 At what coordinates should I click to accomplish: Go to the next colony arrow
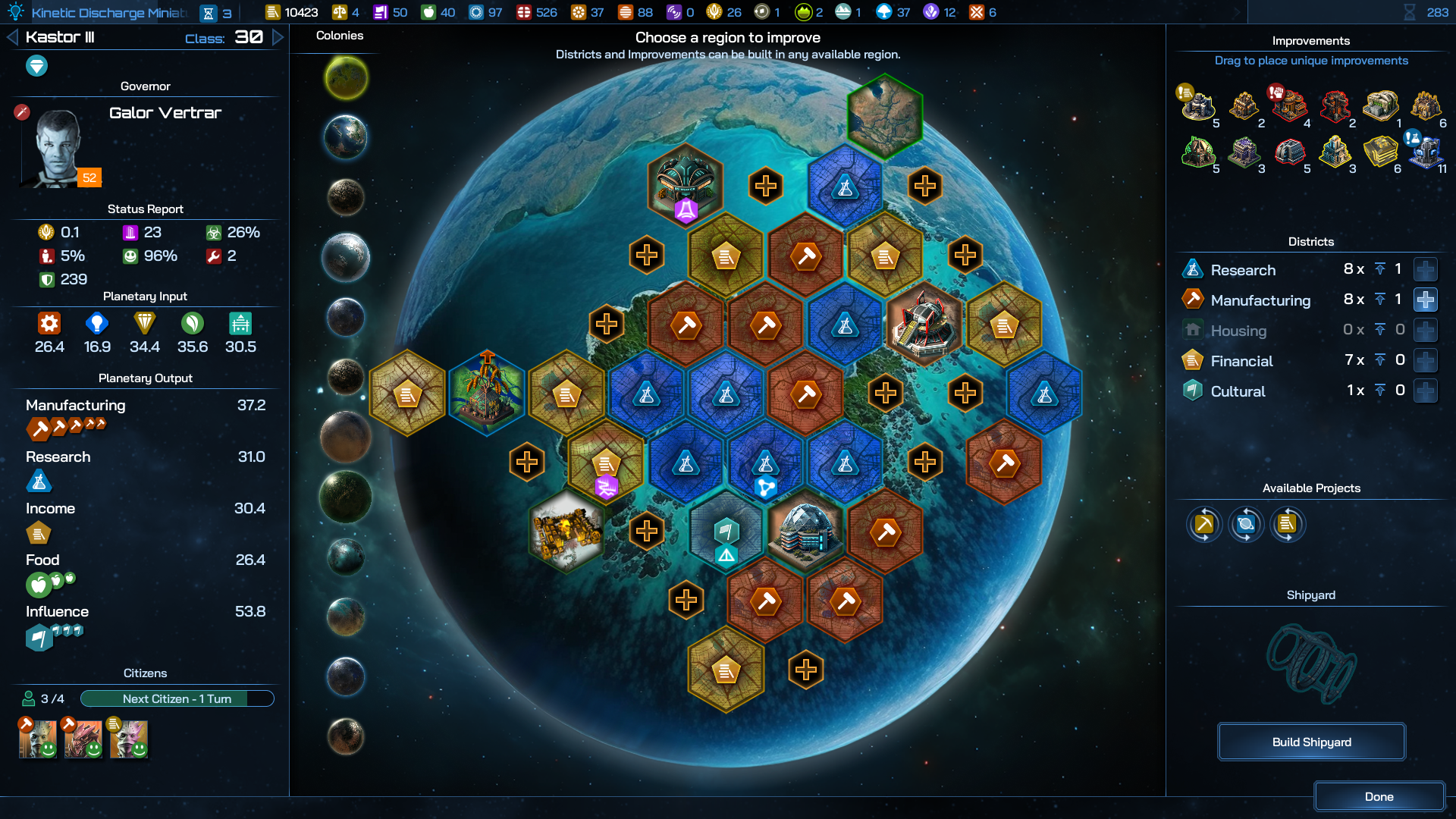pyautogui.click(x=278, y=37)
